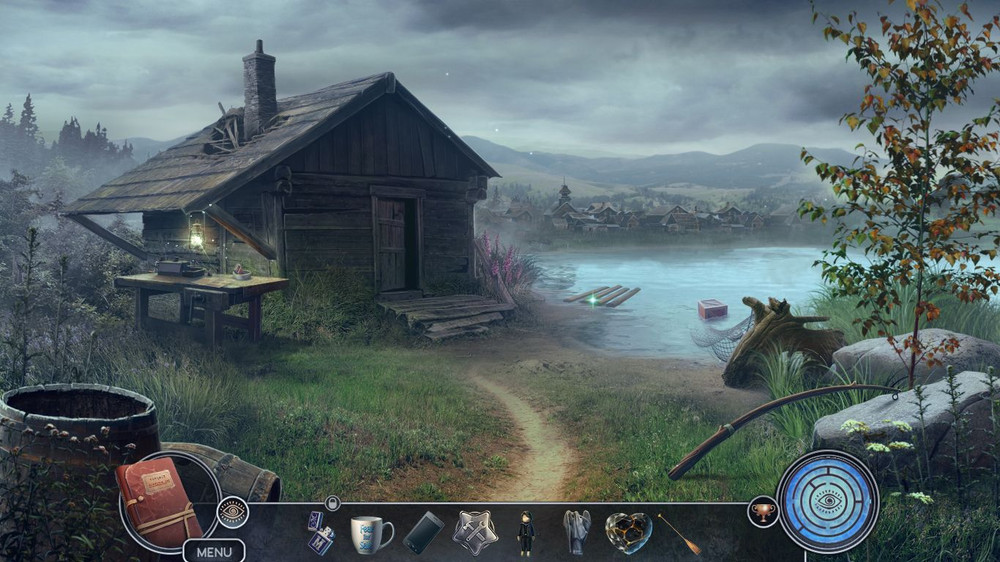
Task: Select the white mug in inventory
Action: [370, 534]
